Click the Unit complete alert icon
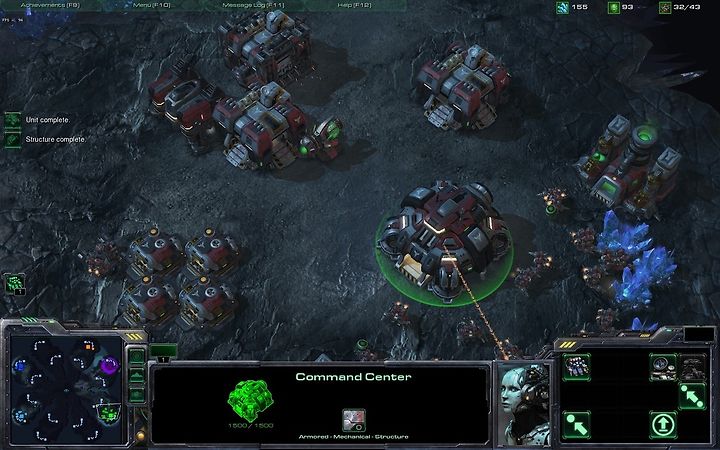 (x=13, y=120)
